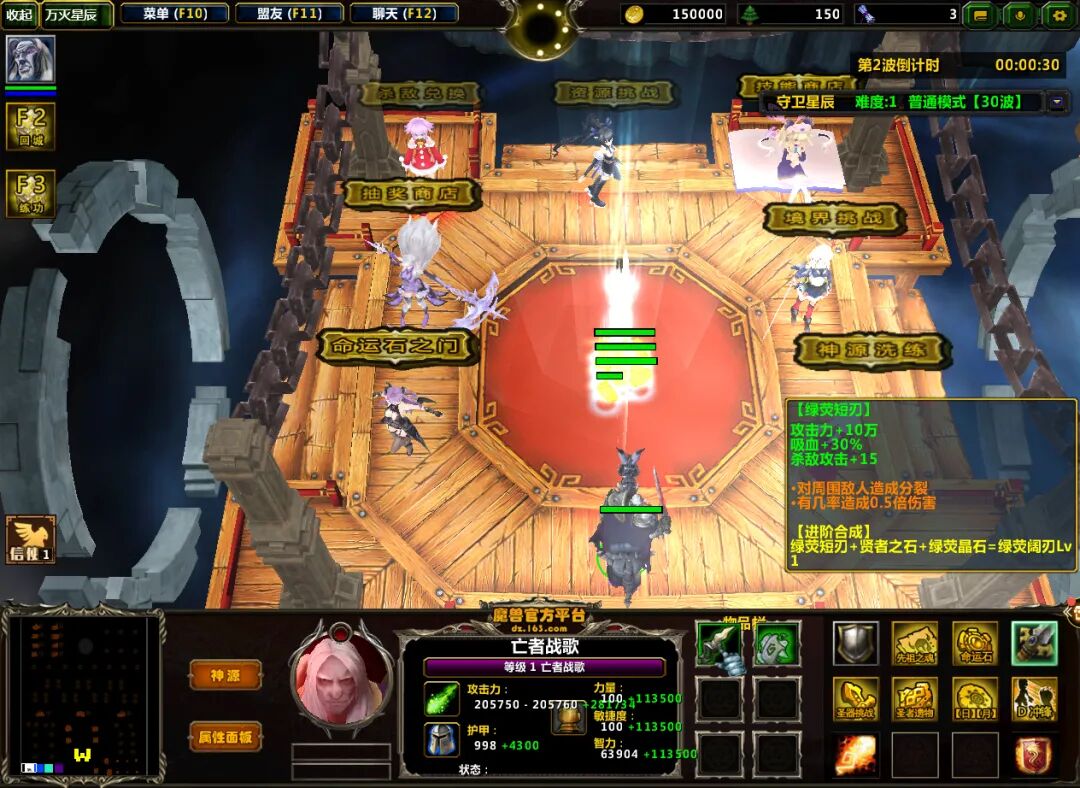This screenshot has width=1080, height=788.
Task: Use the D 冲锋 charge ability
Action: coord(1034,699)
